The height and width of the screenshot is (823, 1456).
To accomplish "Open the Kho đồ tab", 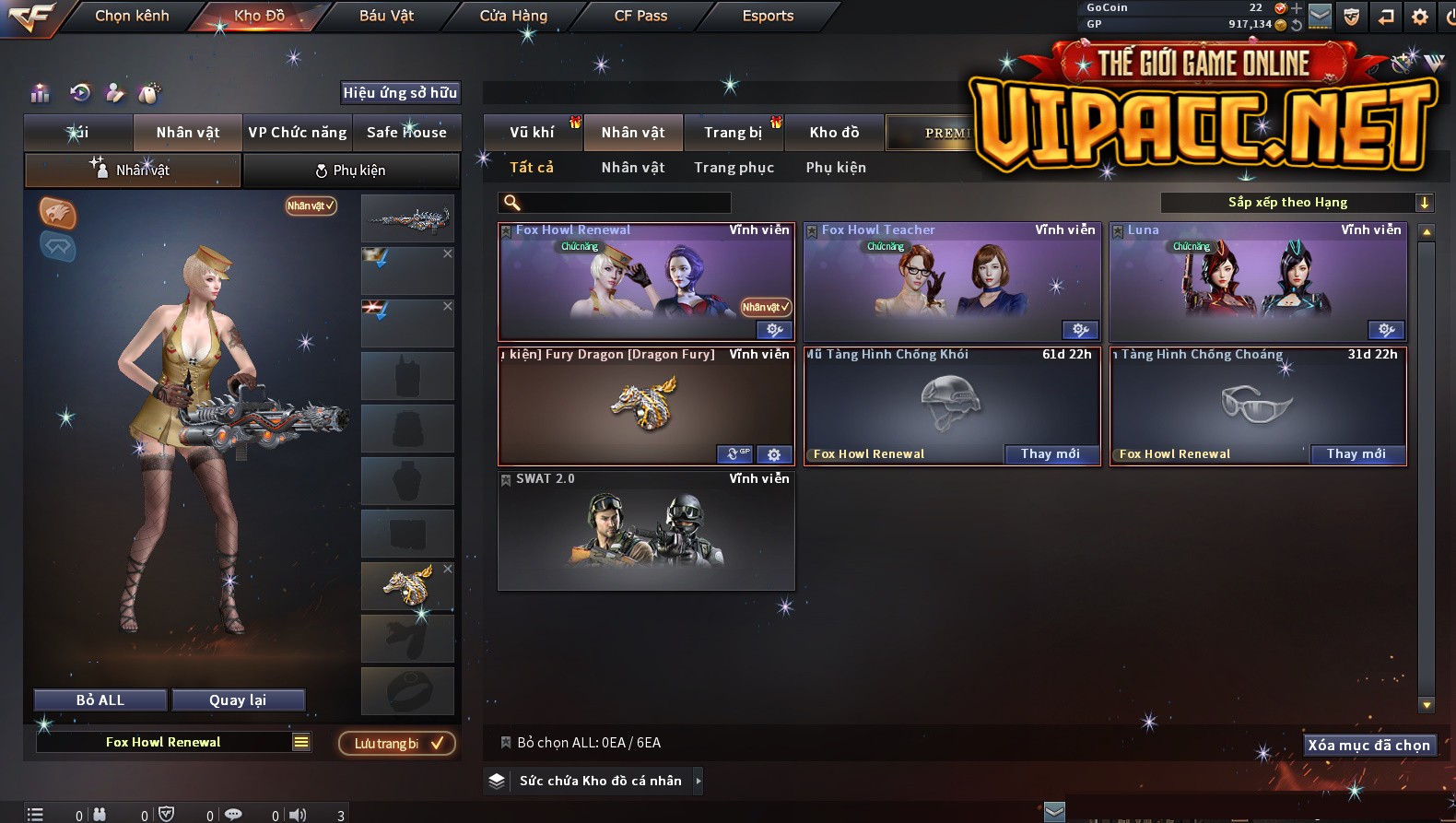I will tap(834, 133).
